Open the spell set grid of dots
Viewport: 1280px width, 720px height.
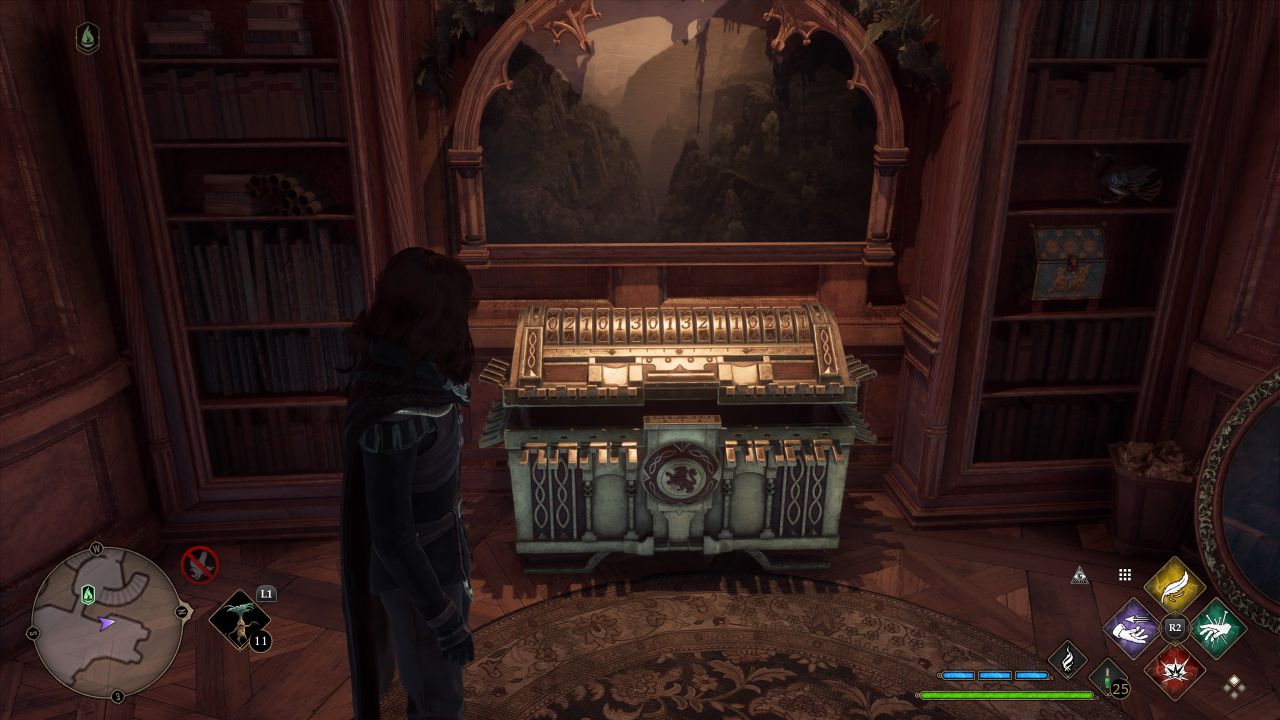(1125, 574)
